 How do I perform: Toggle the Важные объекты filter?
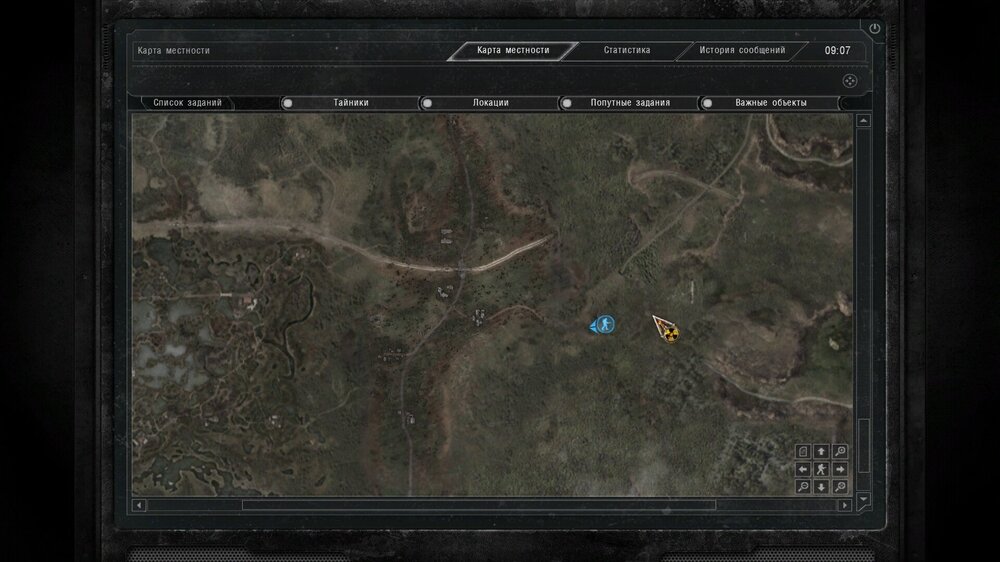(706, 102)
